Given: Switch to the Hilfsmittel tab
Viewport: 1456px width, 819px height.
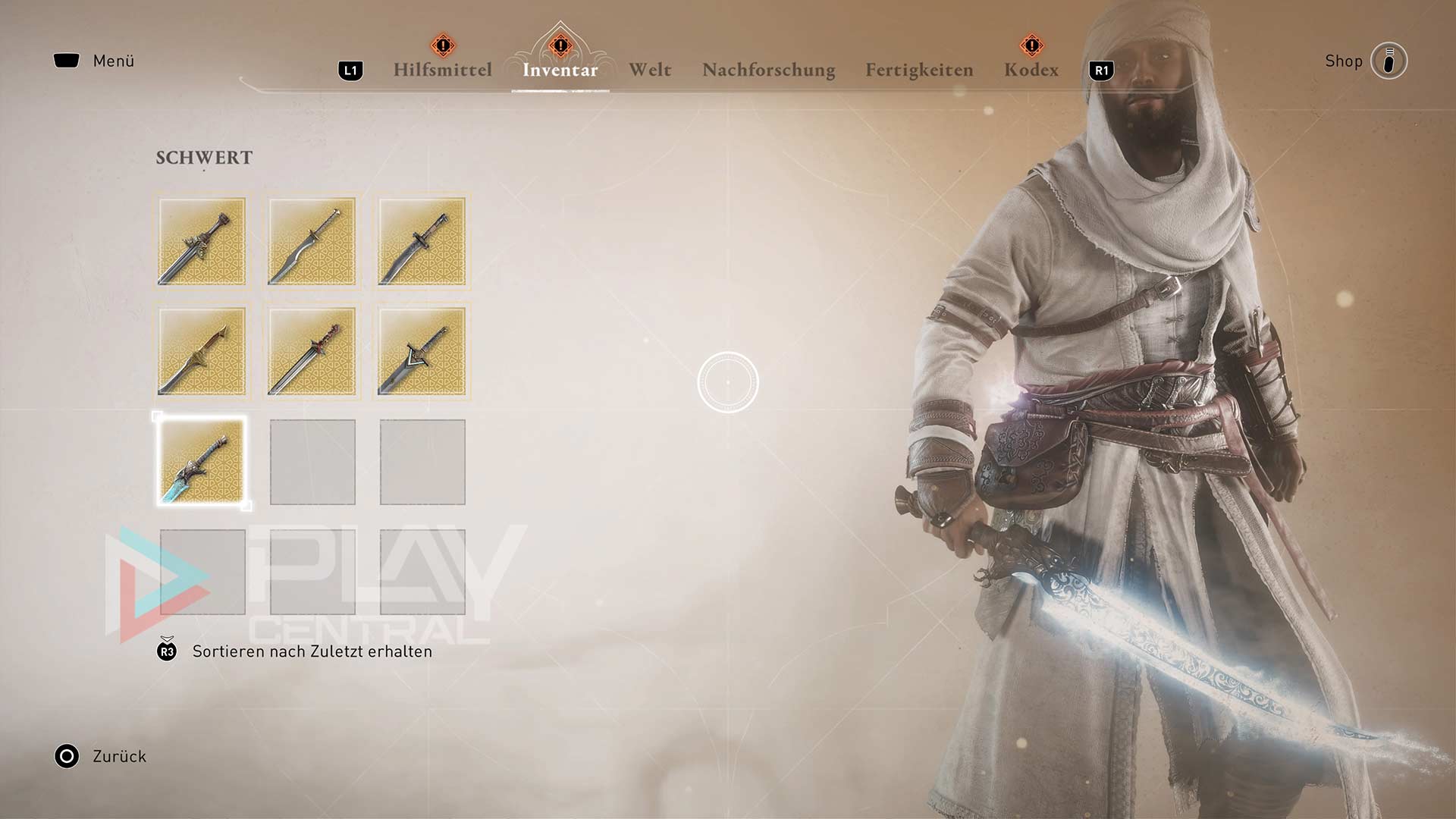Looking at the screenshot, I should click(442, 70).
